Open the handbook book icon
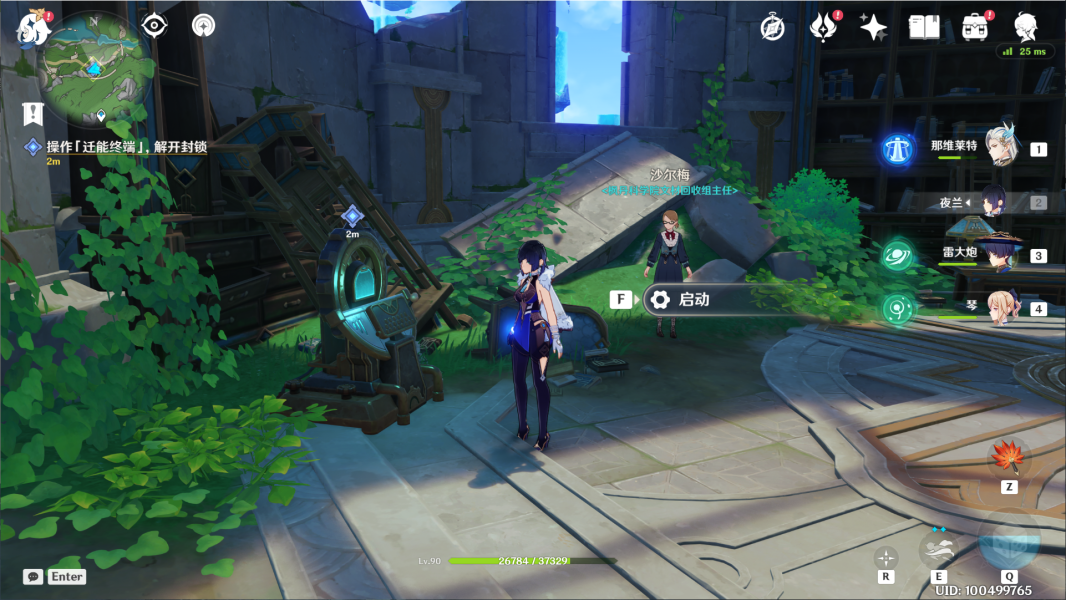1066x600 pixels. (x=924, y=27)
